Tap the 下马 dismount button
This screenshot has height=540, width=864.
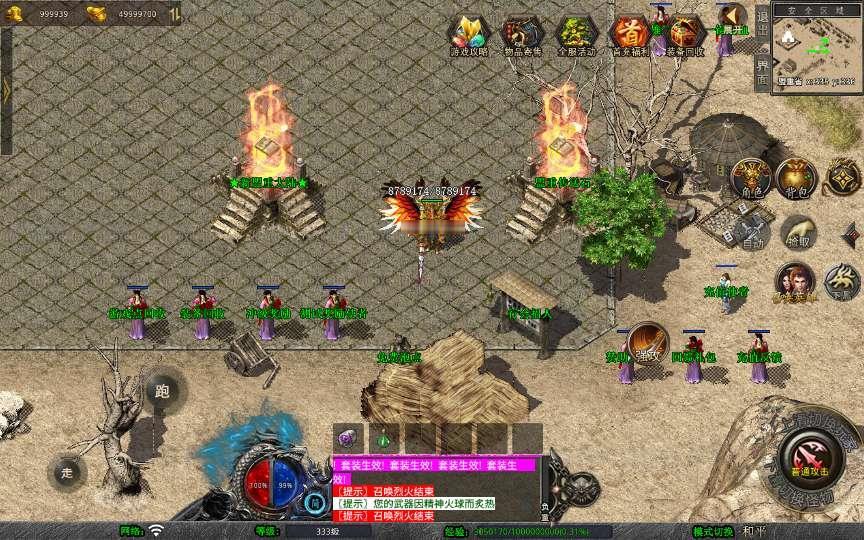[840, 280]
